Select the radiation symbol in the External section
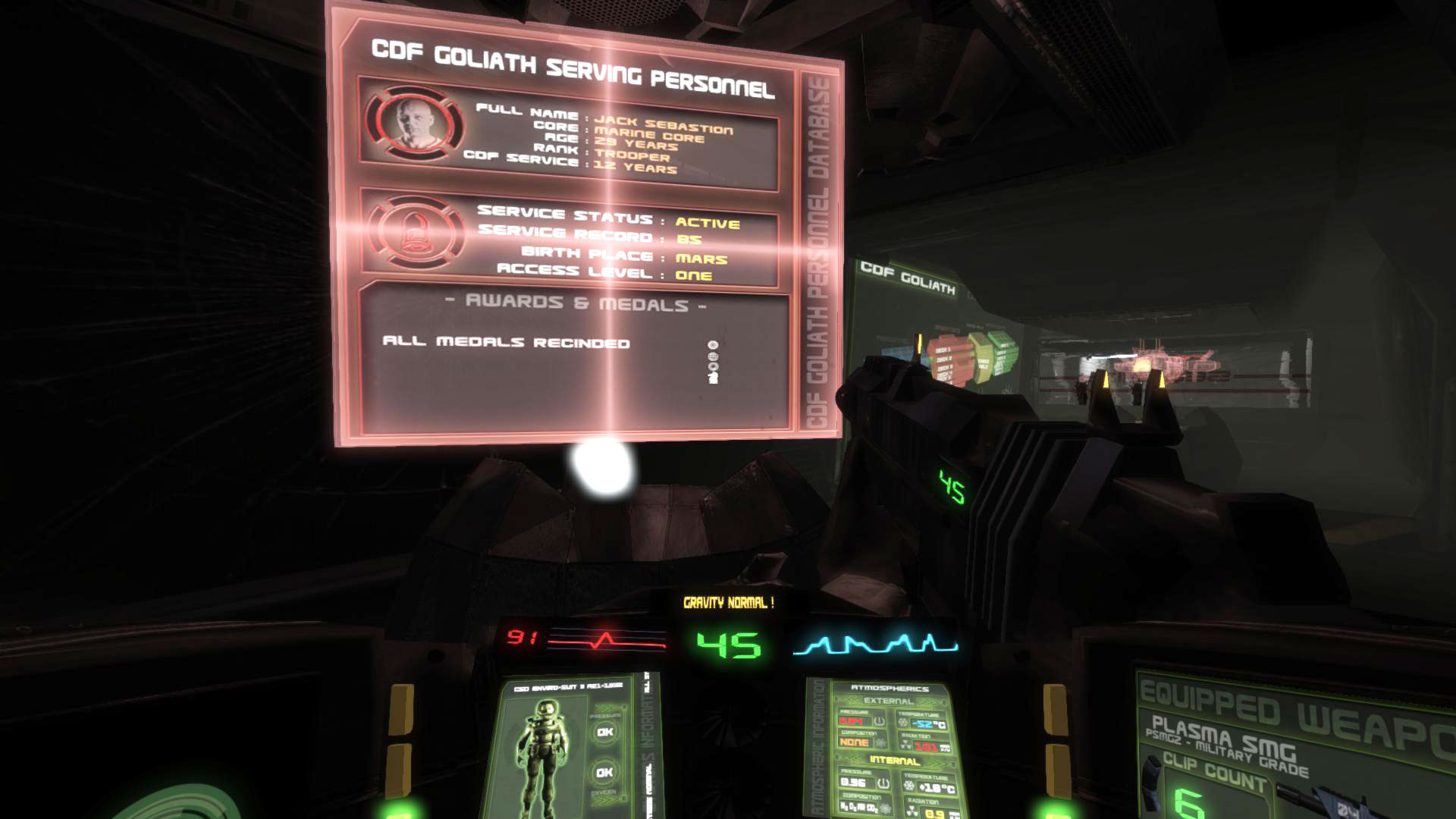Image resolution: width=1456 pixels, height=819 pixels. [905, 745]
